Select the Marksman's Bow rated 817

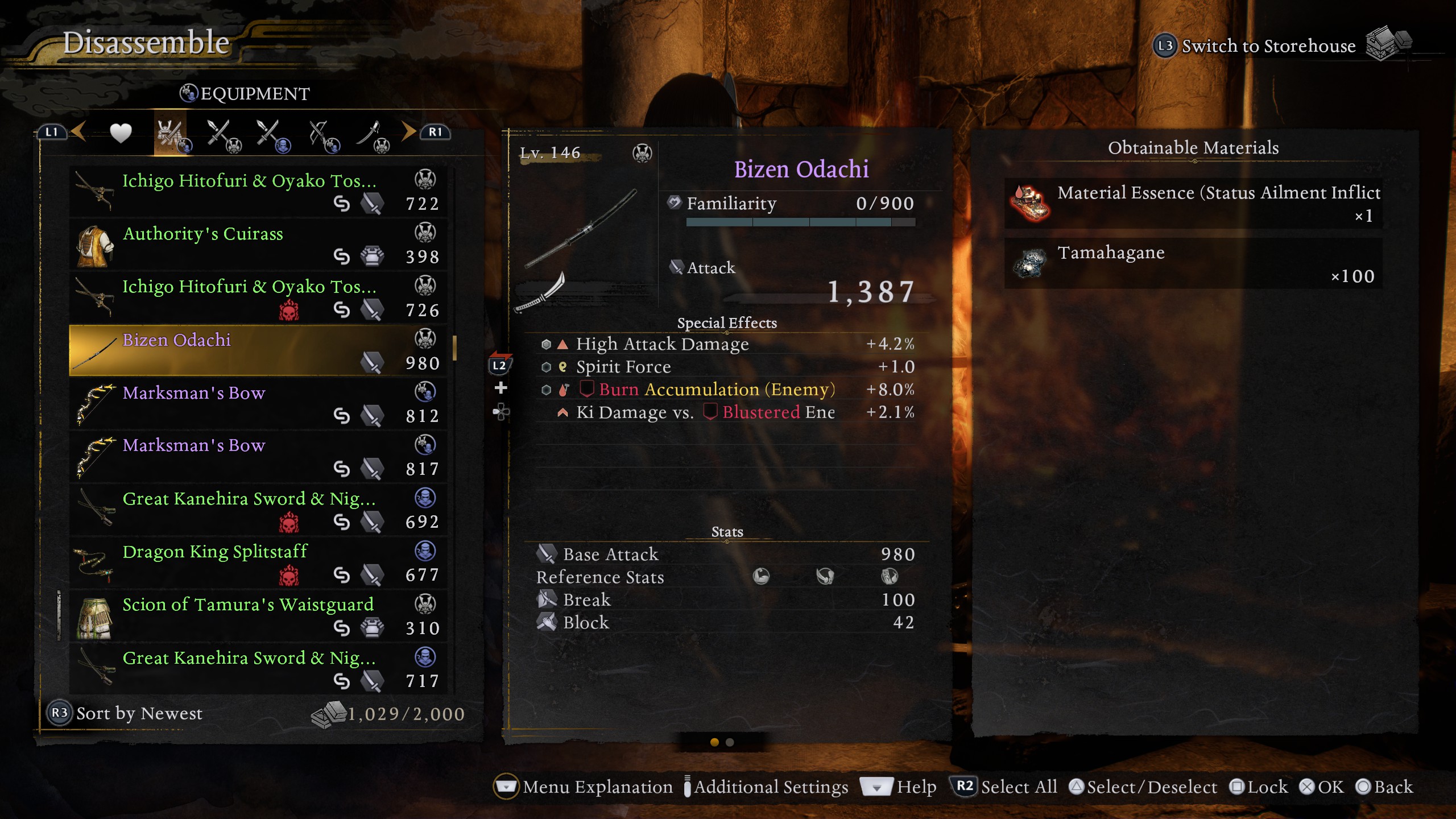[257, 457]
